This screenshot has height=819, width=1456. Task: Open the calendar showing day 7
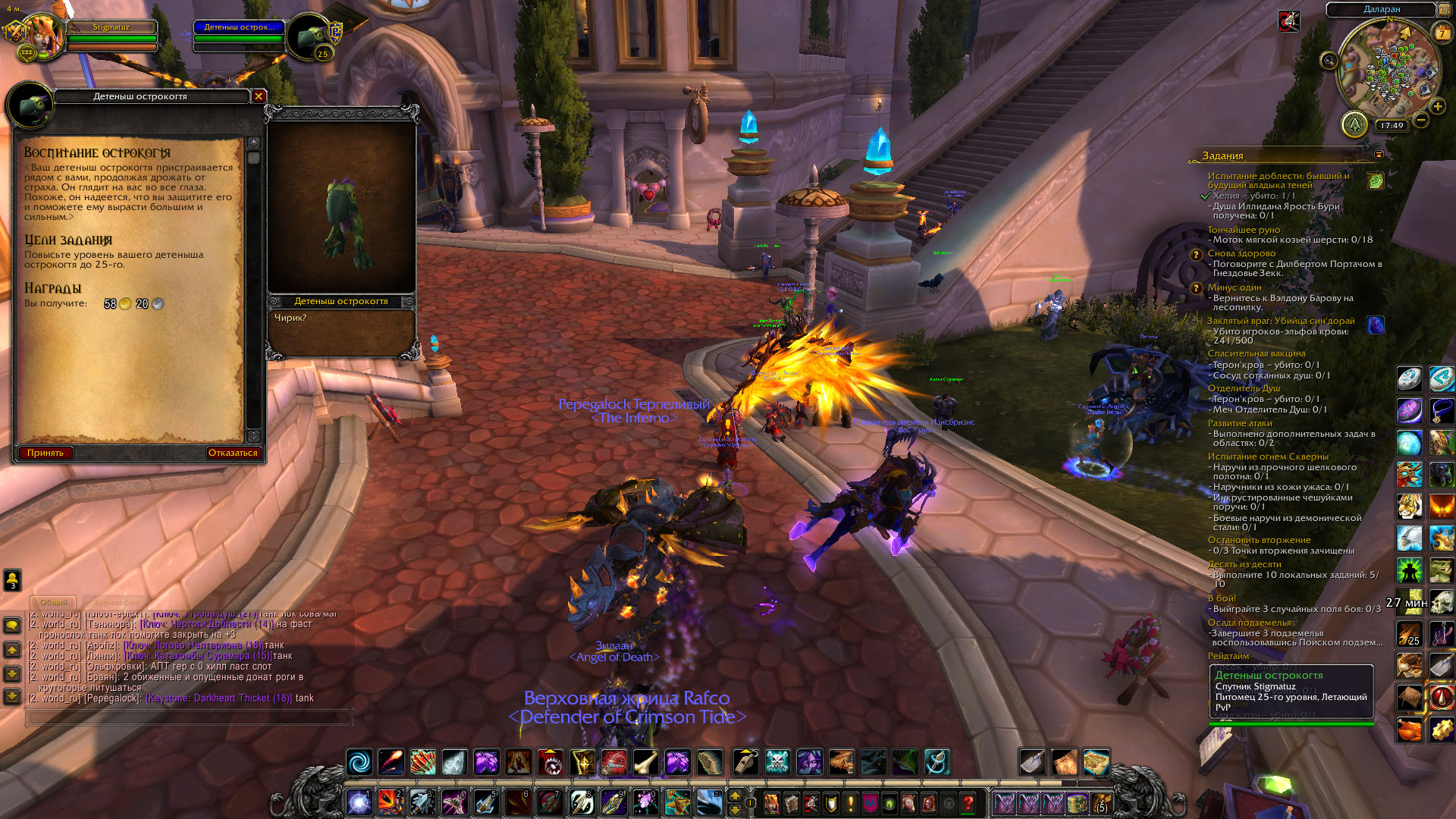pos(1442,33)
